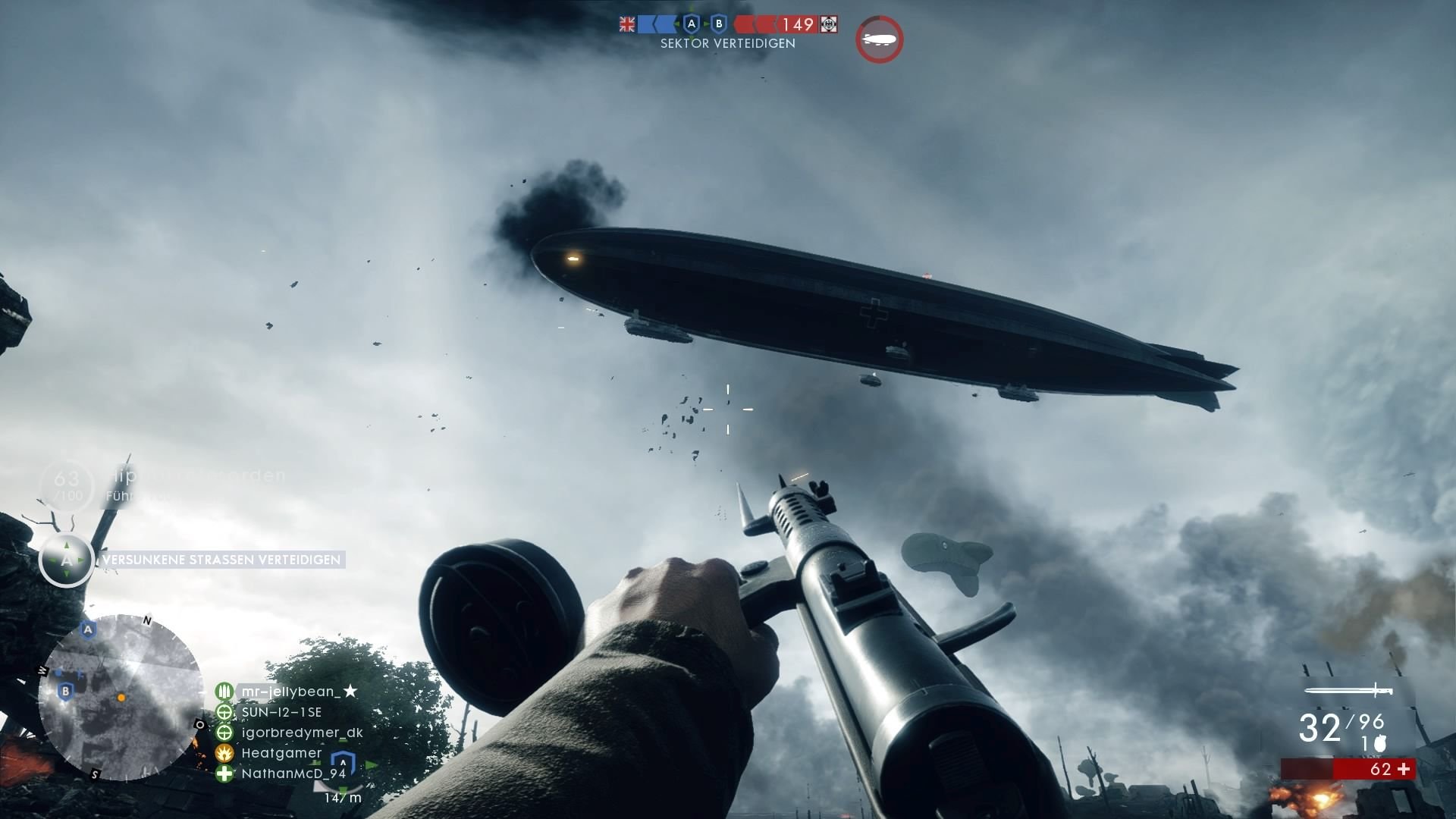Click the support ammo icon beside mr-jellybean_
1456x819 pixels.
point(224,692)
